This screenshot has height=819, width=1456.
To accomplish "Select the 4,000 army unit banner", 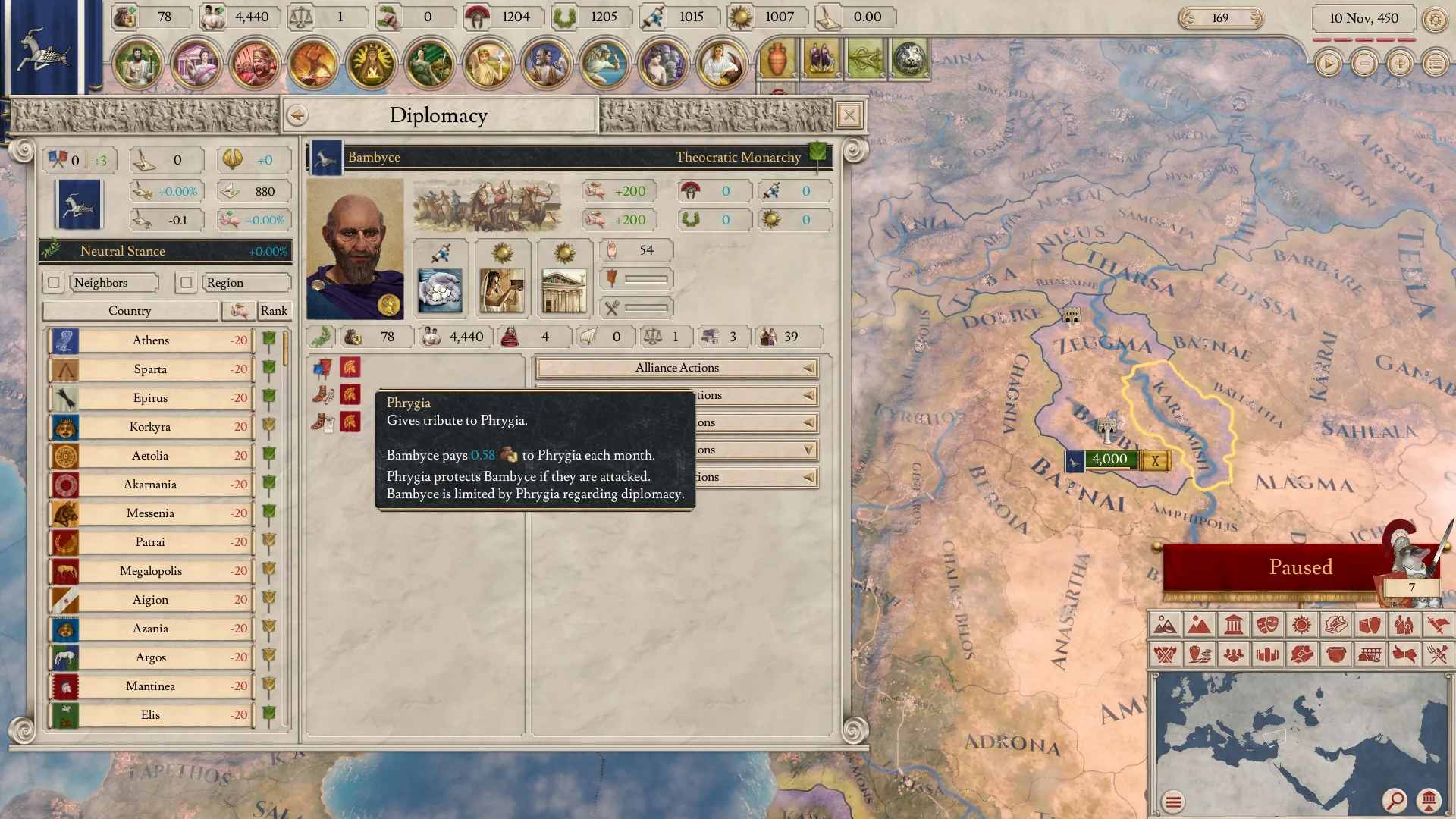I will pyautogui.click(x=1109, y=460).
